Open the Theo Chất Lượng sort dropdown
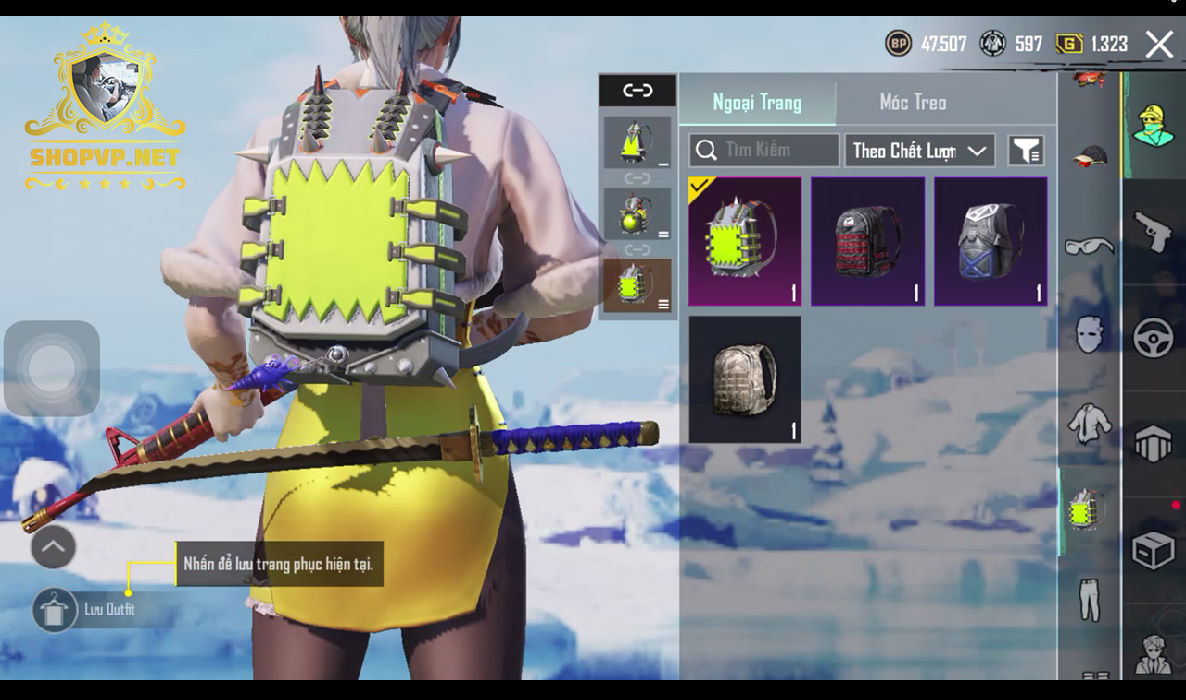 pos(919,150)
